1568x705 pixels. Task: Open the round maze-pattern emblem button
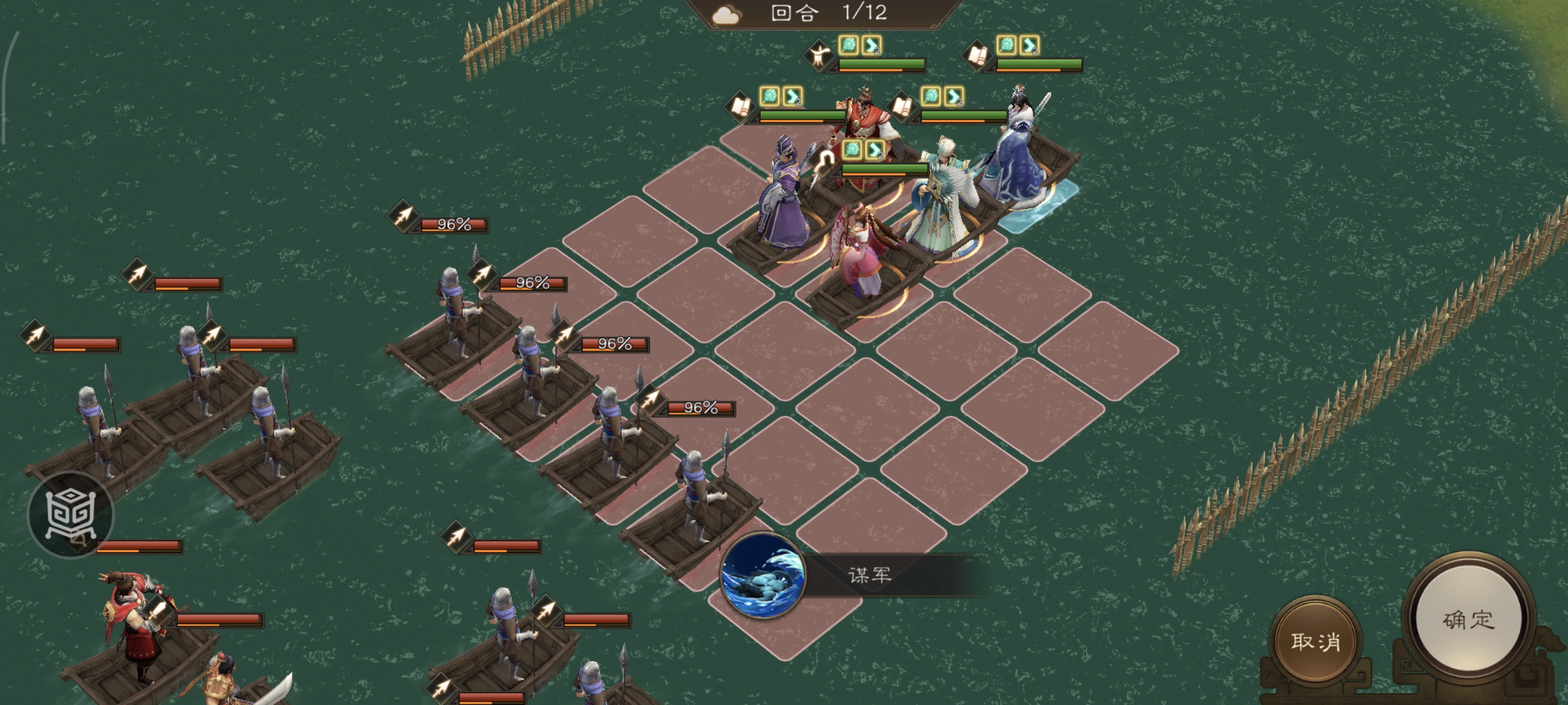(x=70, y=514)
